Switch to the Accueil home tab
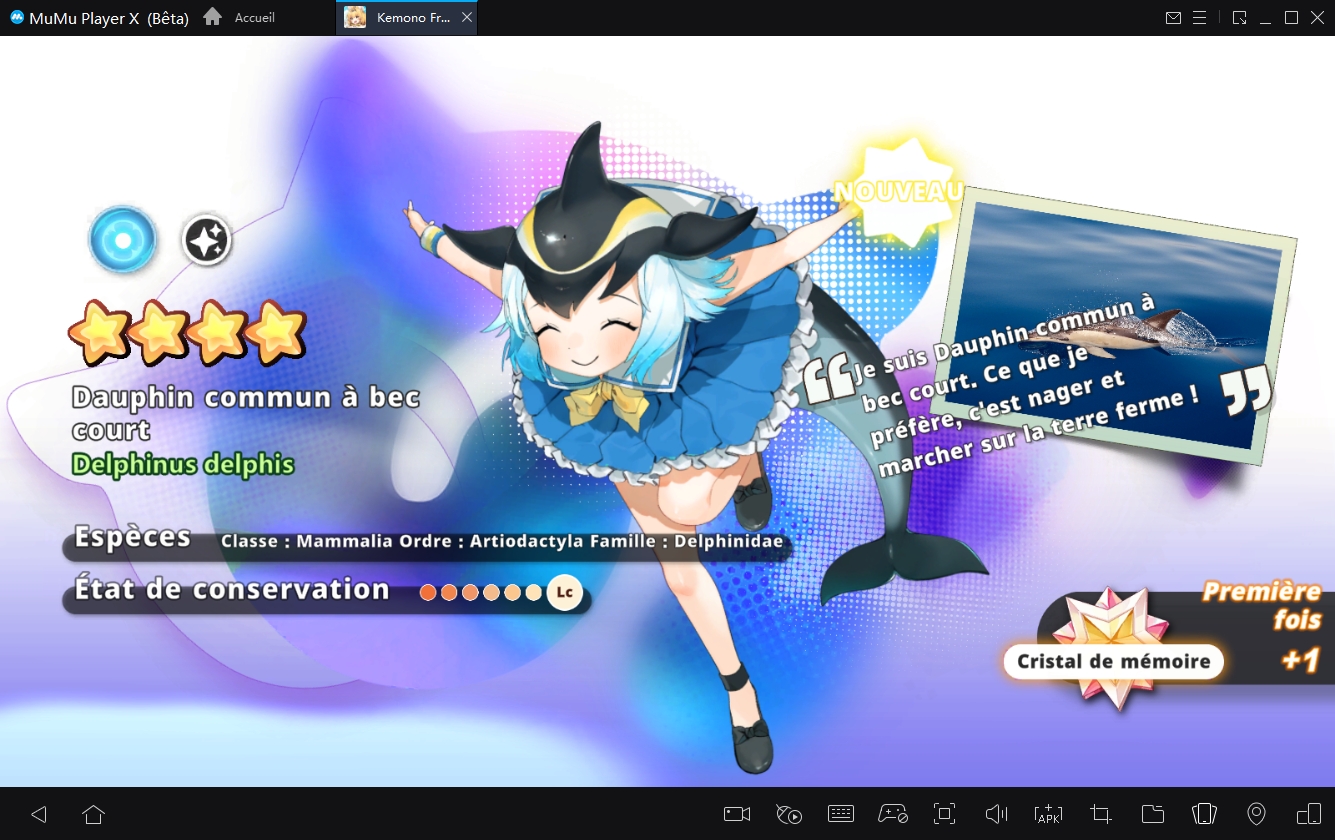The height and width of the screenshot is (840, 1335). tap(240, 18)
